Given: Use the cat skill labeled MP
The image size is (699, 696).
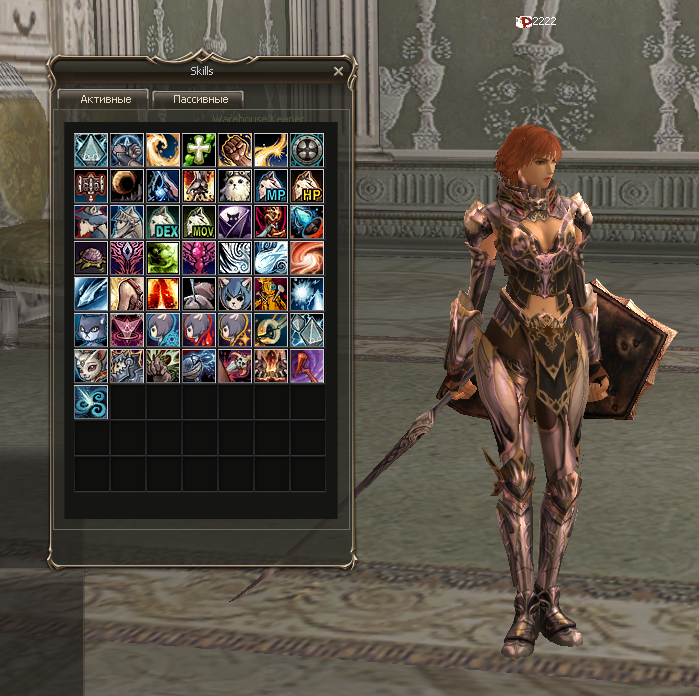Looking at the screenshot, I should (x=271, y=185).
